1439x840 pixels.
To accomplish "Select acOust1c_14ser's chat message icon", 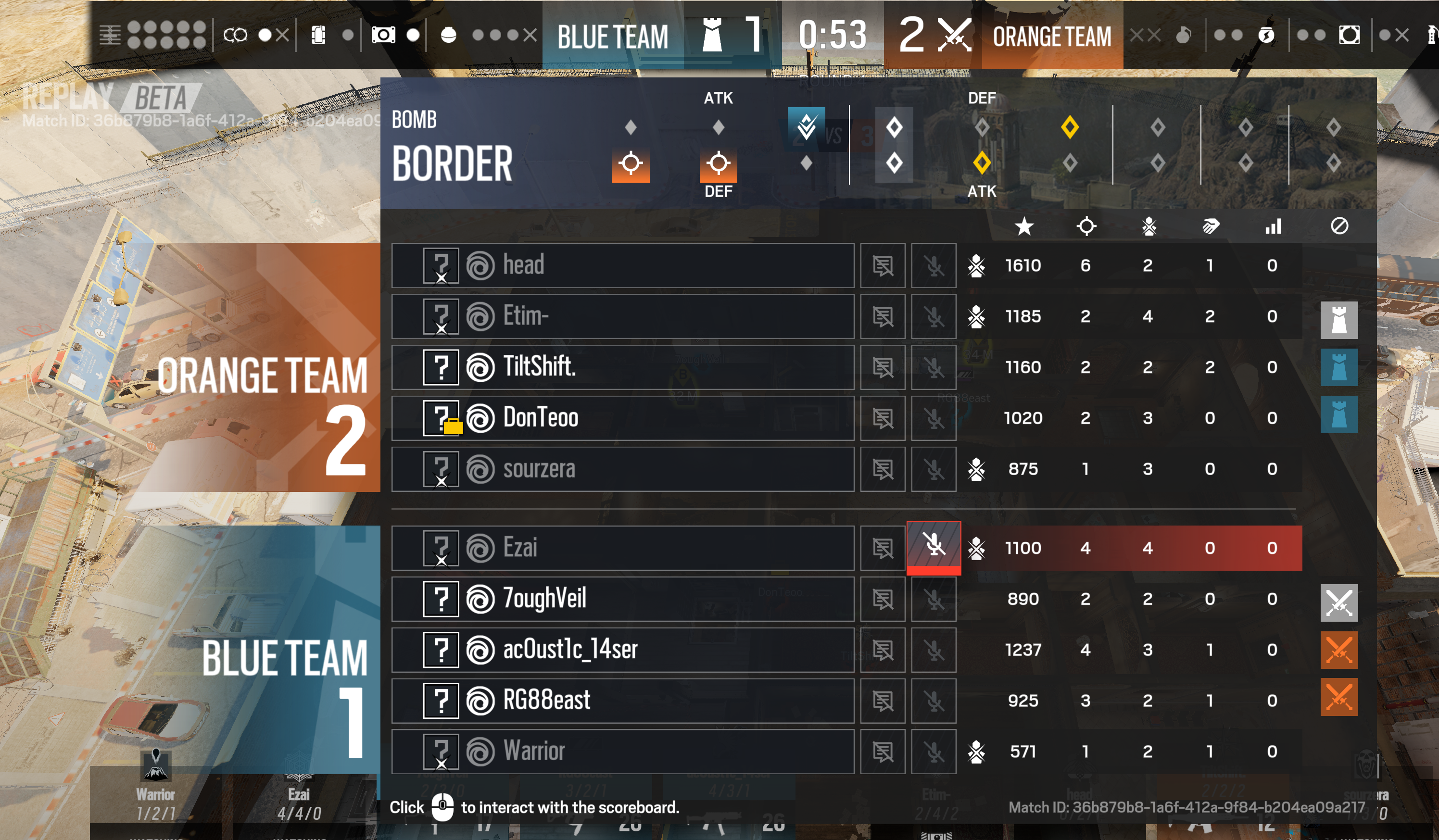I will point(883,649).
